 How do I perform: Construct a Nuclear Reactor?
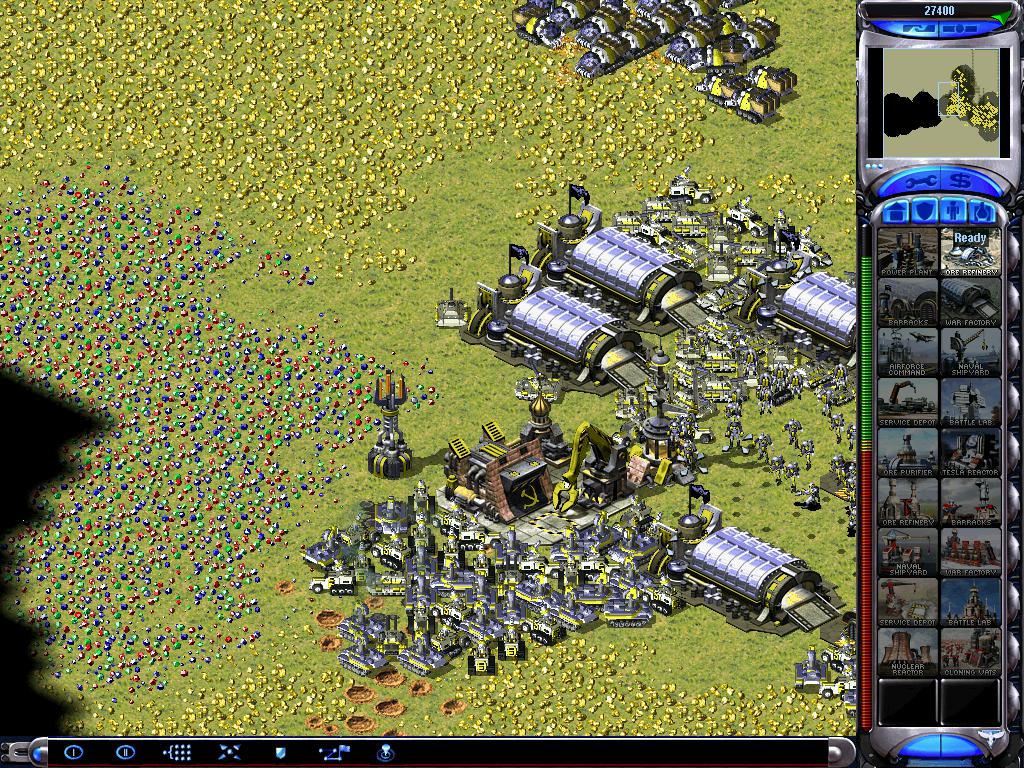click(908, 652)
